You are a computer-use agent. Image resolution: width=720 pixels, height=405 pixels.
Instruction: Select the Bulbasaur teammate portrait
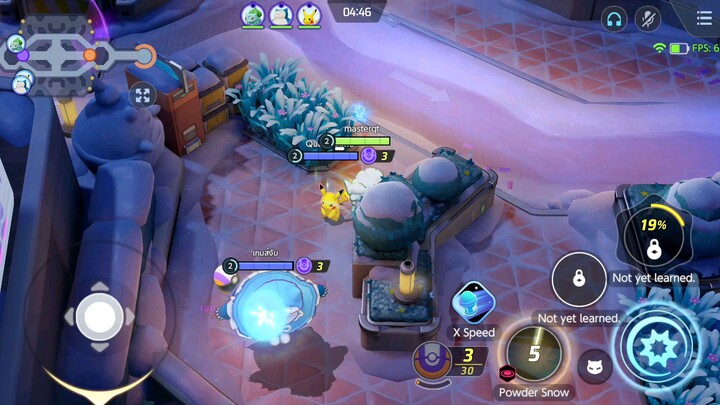[252, 15]
